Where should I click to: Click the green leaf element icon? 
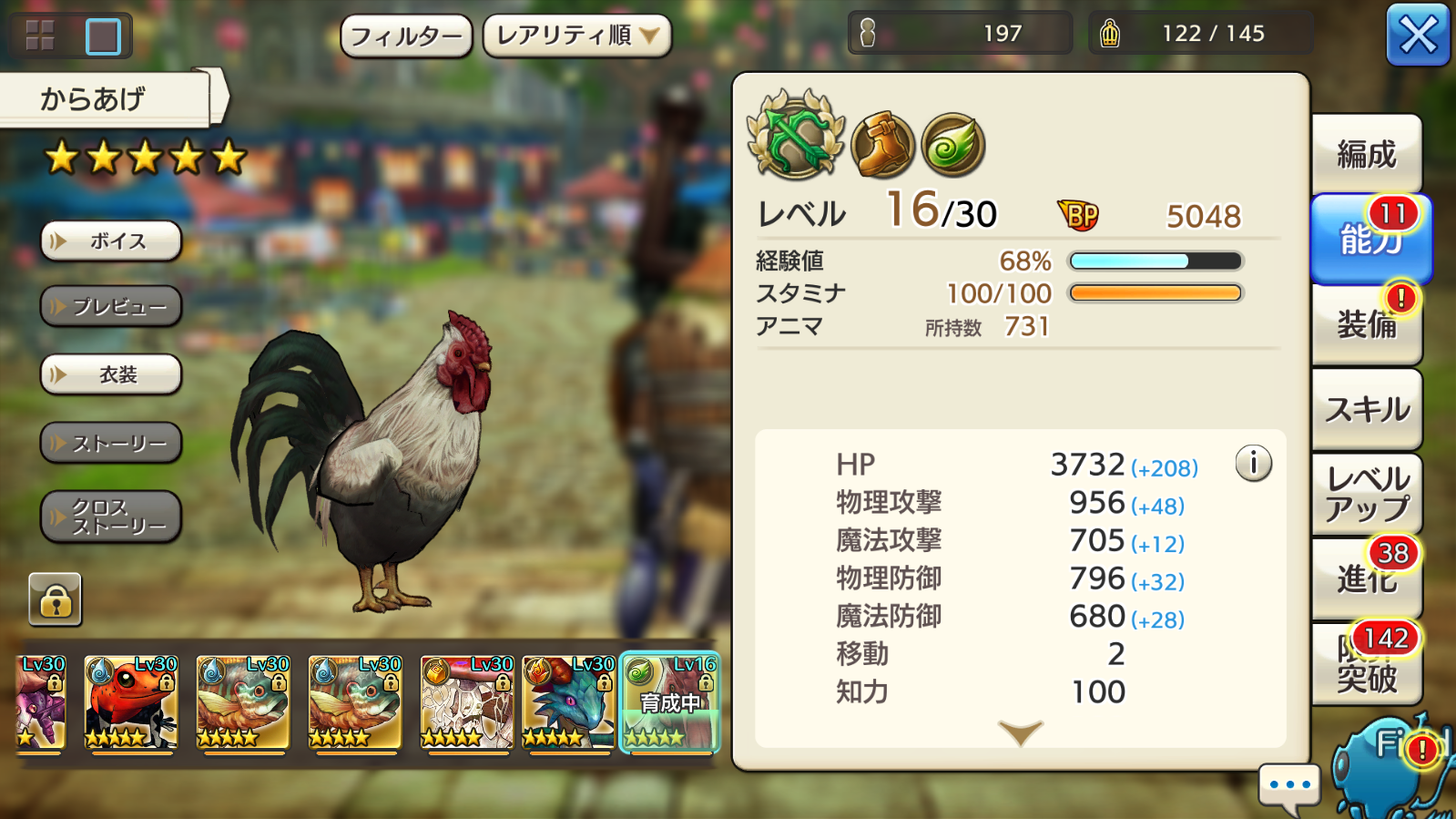tap(952, 144)
